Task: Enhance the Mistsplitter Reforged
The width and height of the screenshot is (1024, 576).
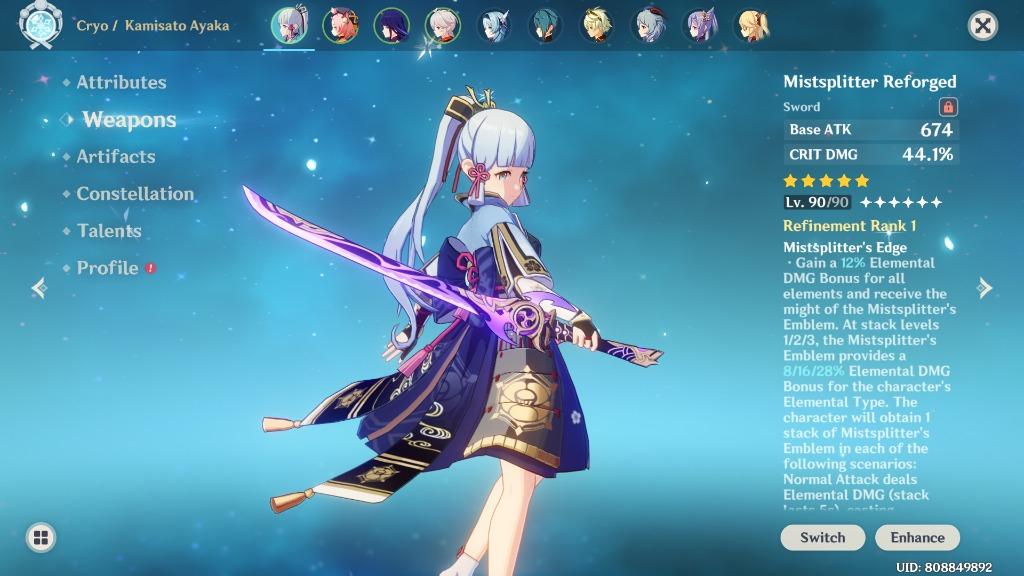Action: coord(917,537)
